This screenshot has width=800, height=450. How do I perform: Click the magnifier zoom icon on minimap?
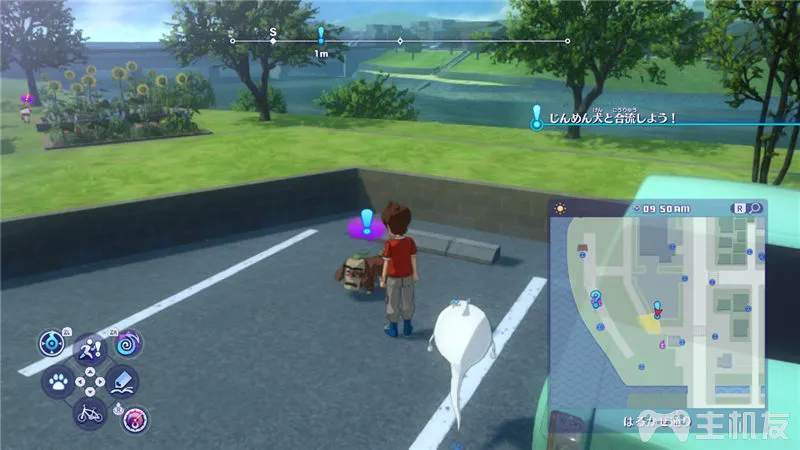point(754,208)
